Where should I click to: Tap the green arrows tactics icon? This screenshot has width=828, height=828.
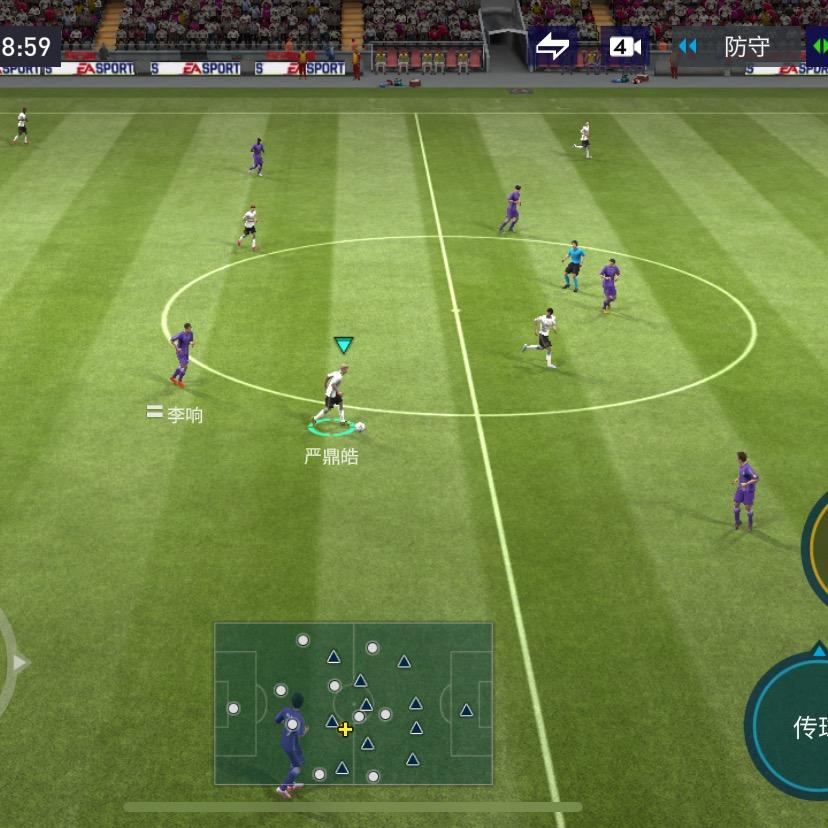pyautogui.click(x=818, y=47)
